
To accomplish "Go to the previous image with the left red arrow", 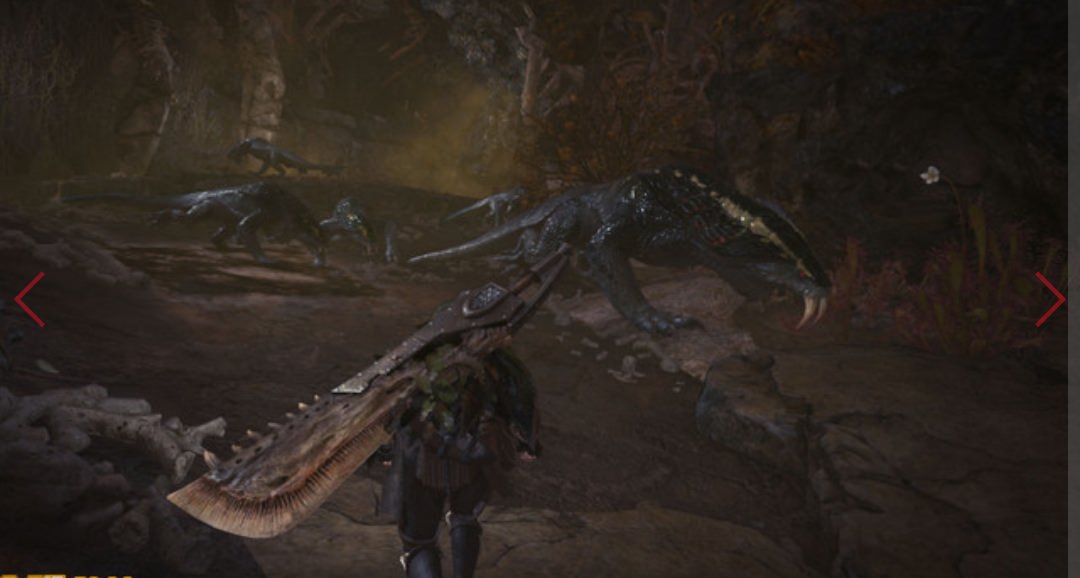I will (x=30, y=299).
